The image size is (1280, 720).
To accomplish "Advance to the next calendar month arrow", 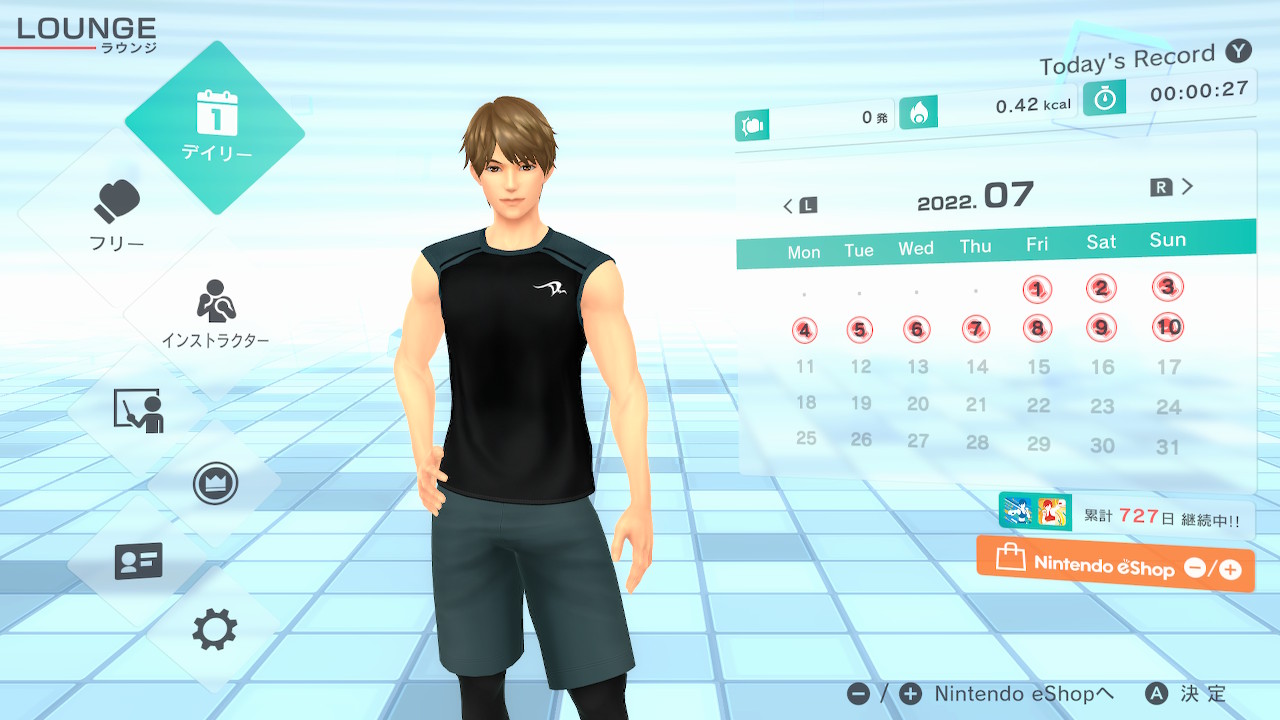I will (x=1173, y=187).
